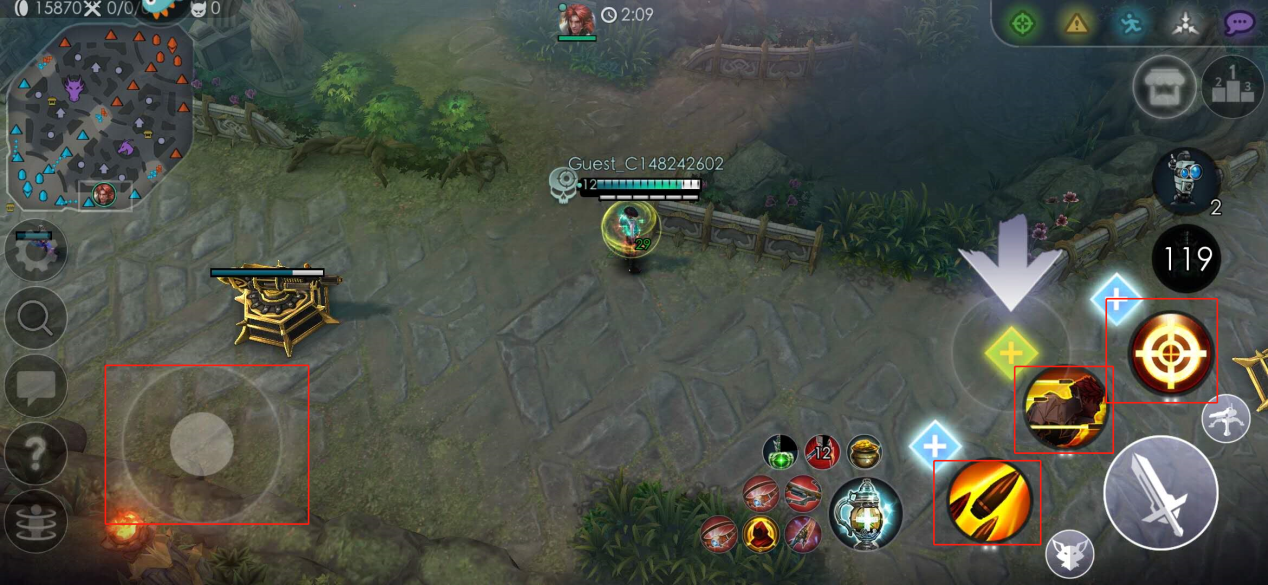
Task: Send the blue running-figure retreat signal
Action: 1130,23
